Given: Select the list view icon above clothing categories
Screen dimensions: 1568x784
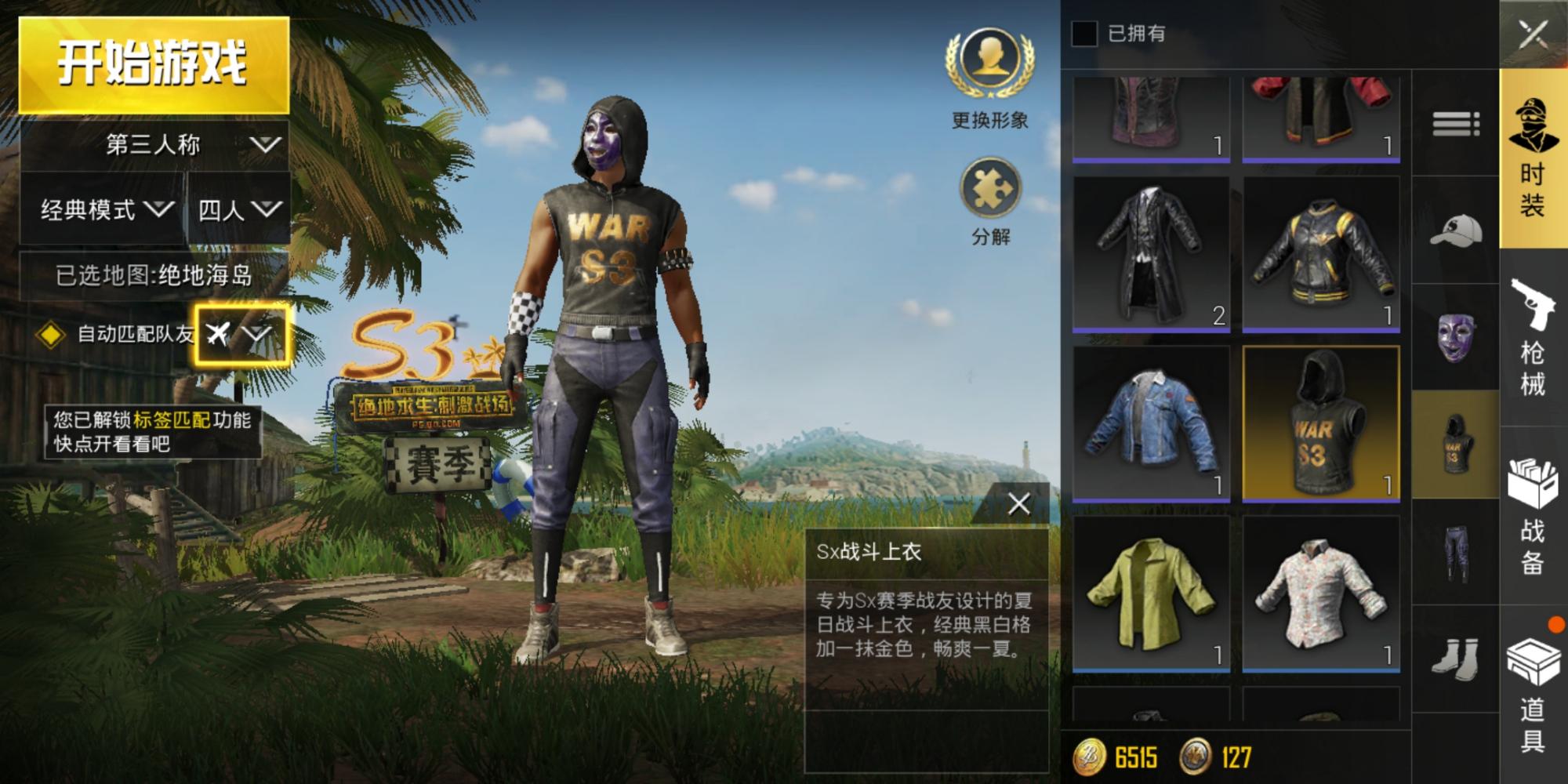Looking at the screenshot, I should (x=1455, y=122).
